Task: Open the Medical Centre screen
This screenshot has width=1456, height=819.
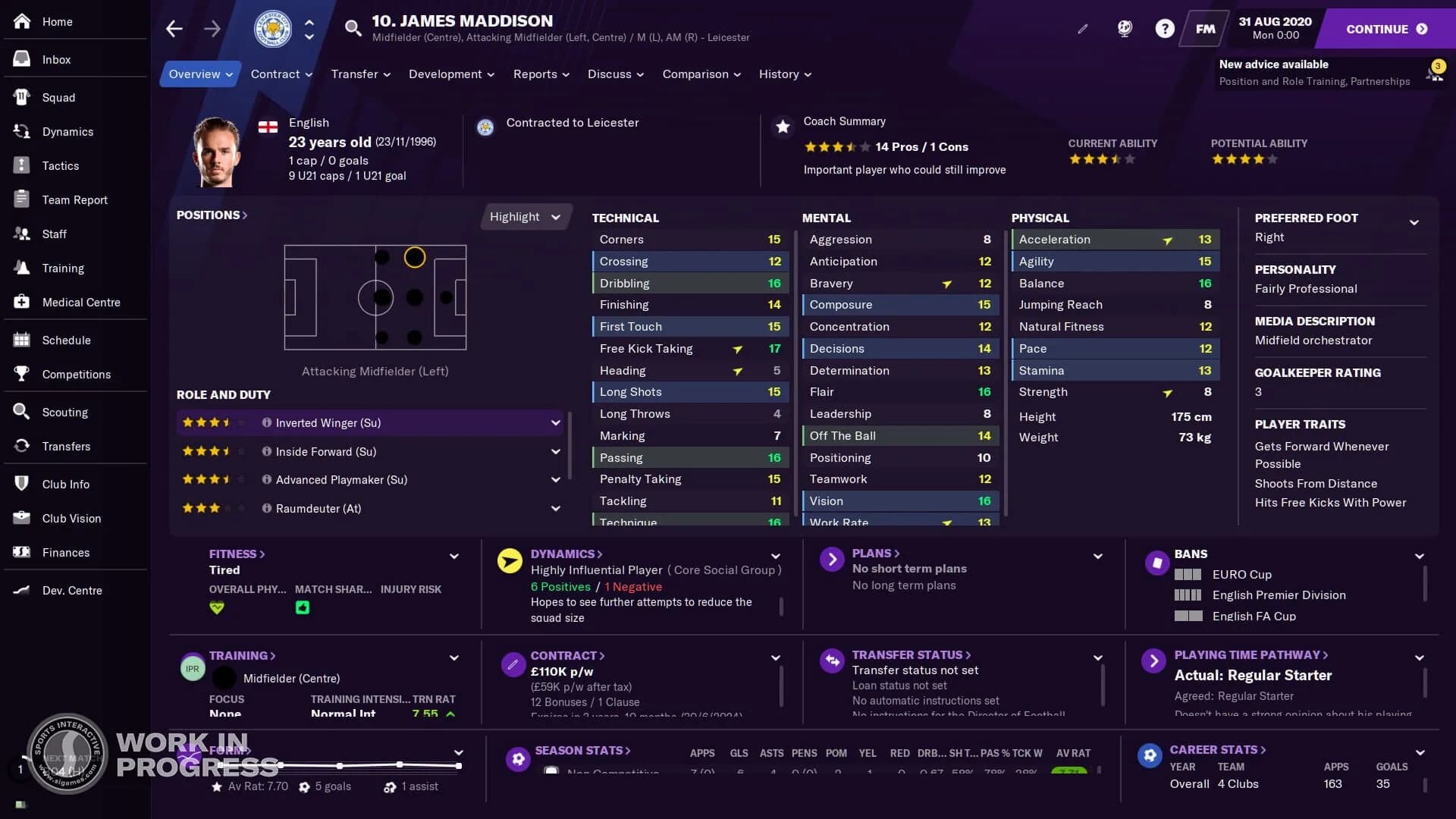Action: 80,302
